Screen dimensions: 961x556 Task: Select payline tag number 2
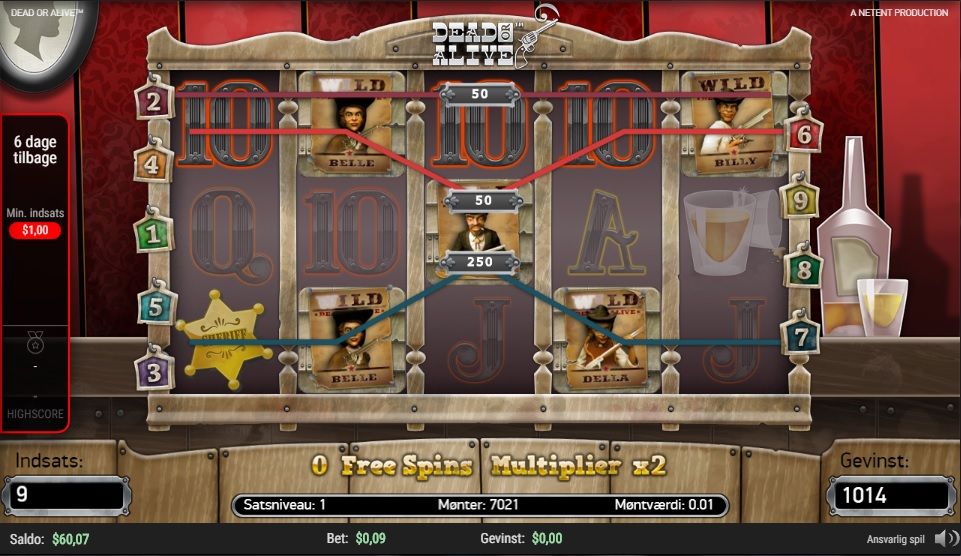point(154,100)
